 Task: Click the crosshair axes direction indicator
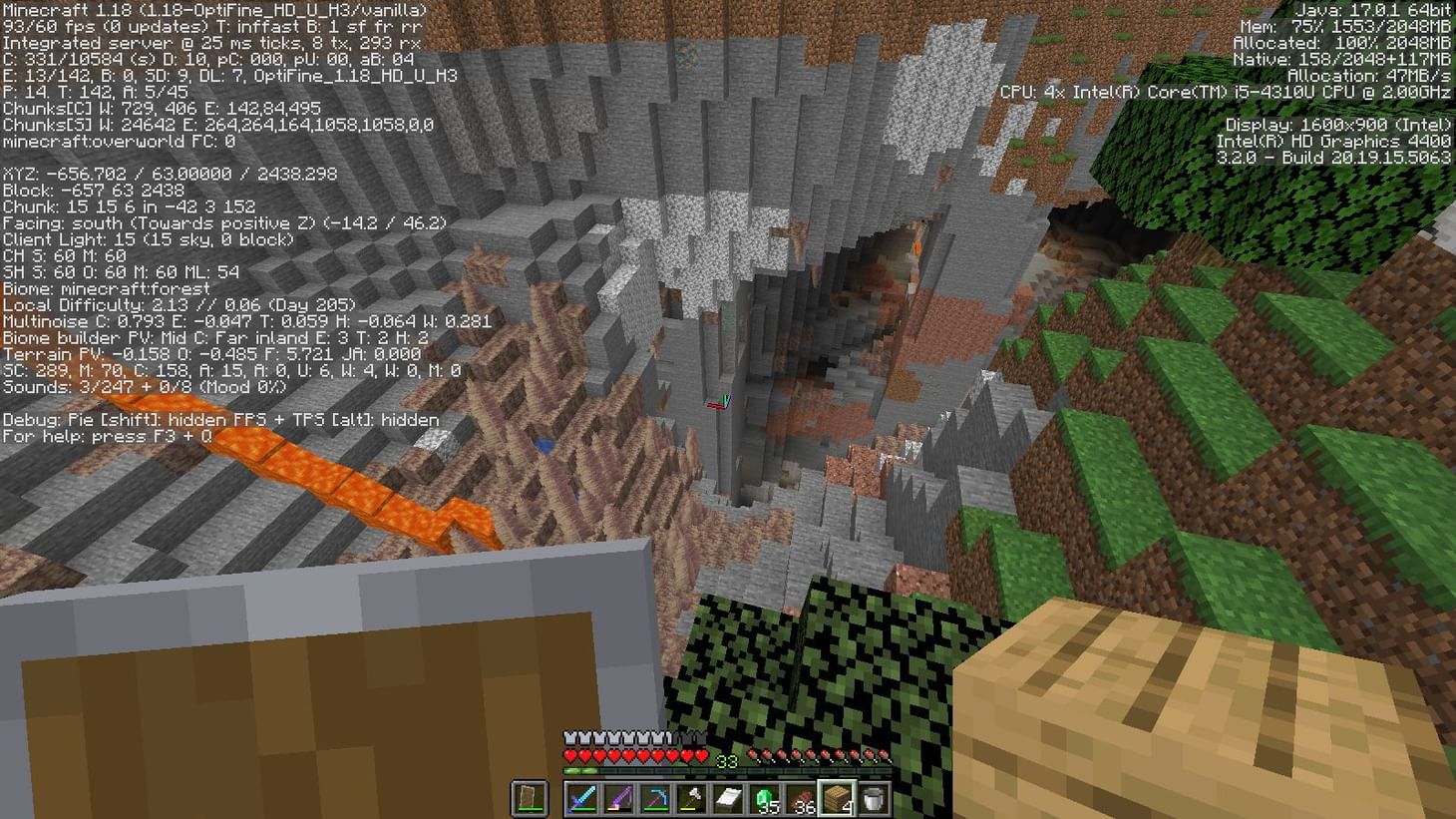click(719, 400)
